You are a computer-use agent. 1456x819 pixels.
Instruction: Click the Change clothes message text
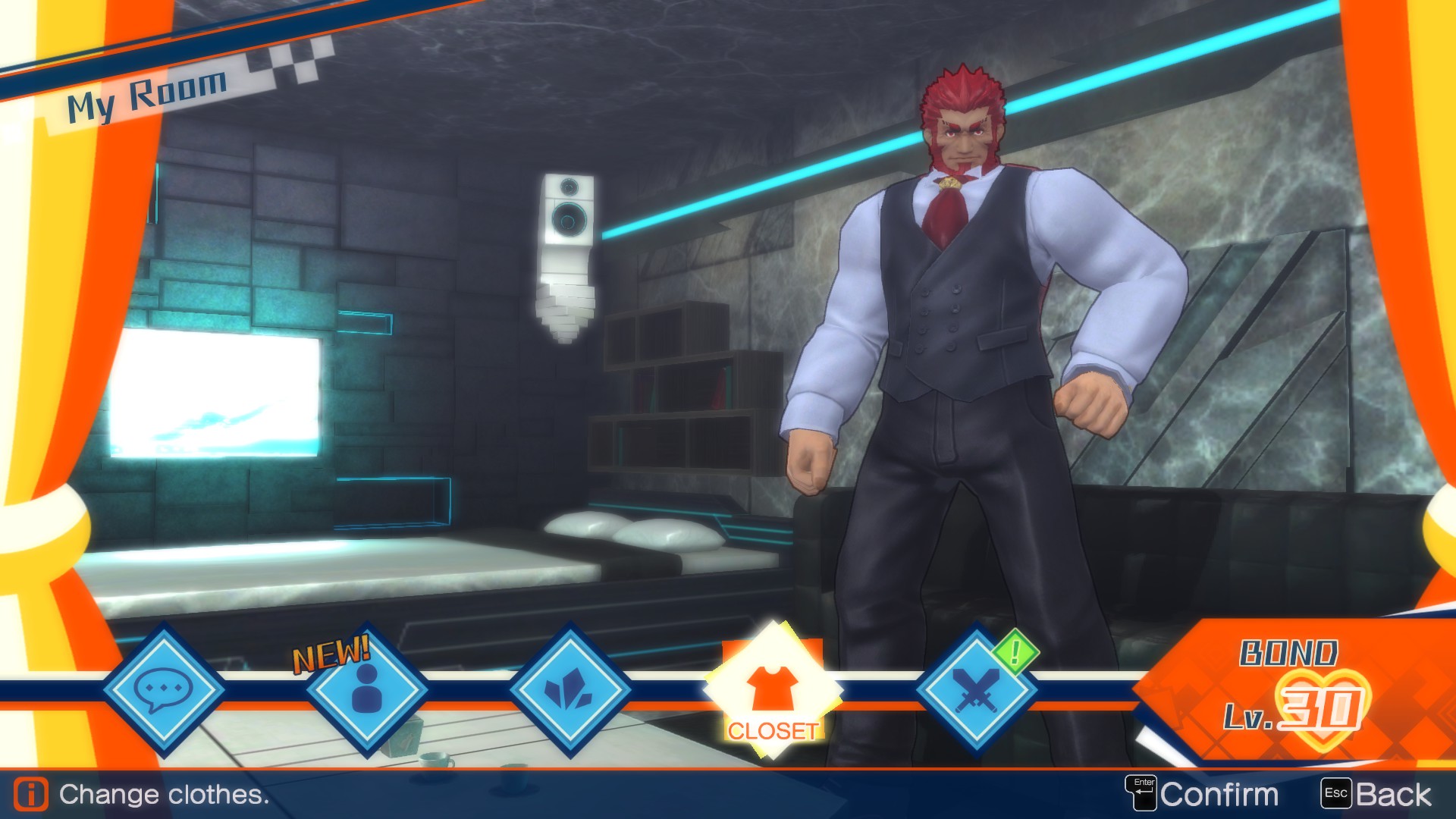click(x=163, y=794)
